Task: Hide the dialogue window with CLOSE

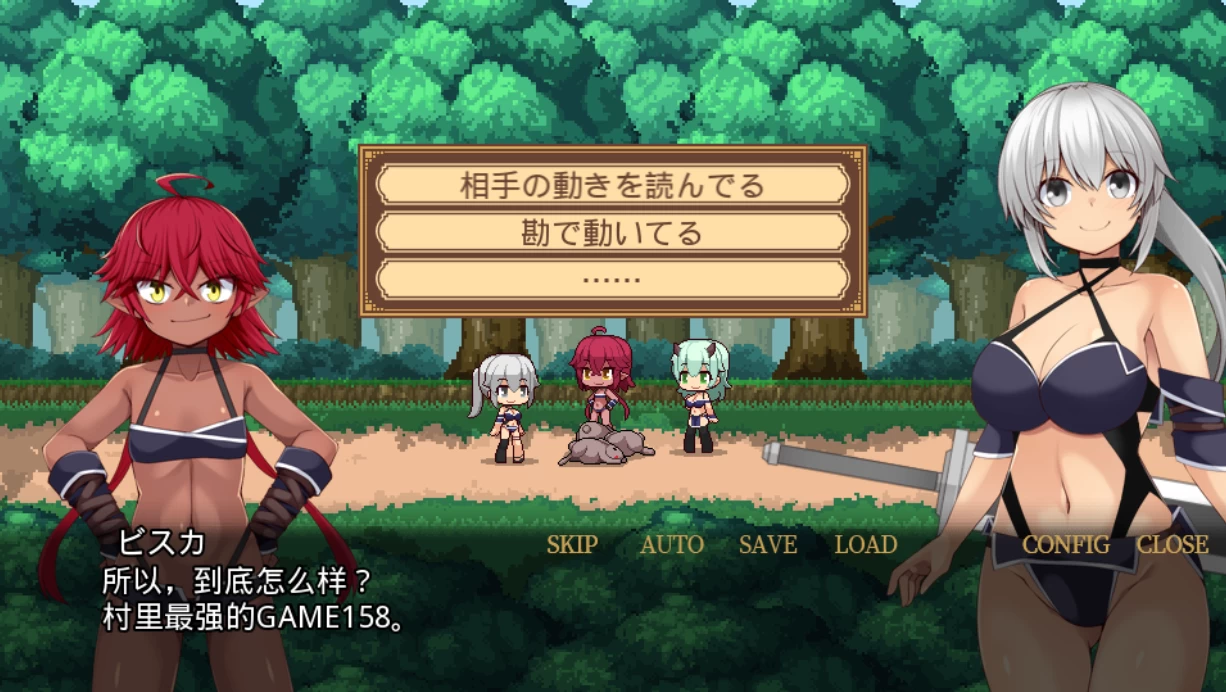Action: point(1173,545)
